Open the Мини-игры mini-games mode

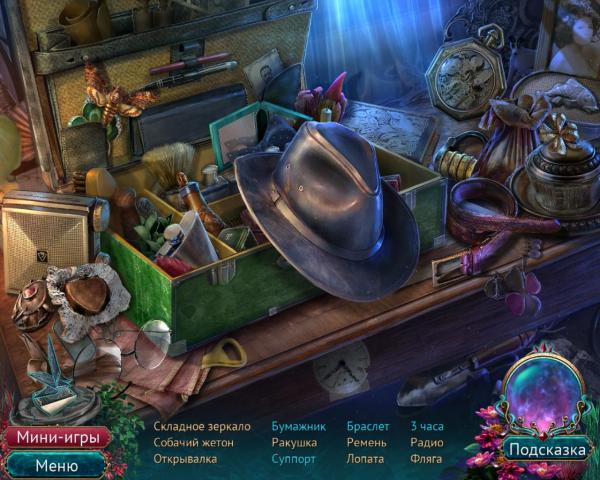(x=55, y=438)
